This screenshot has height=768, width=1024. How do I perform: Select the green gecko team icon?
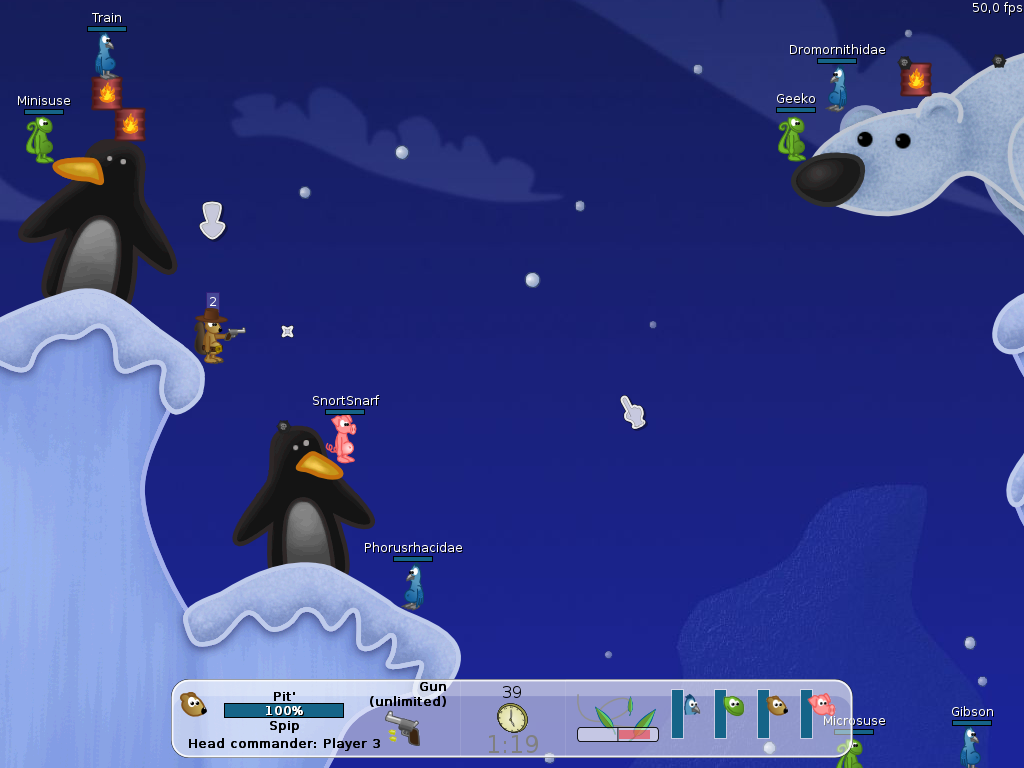click(734, 705)
